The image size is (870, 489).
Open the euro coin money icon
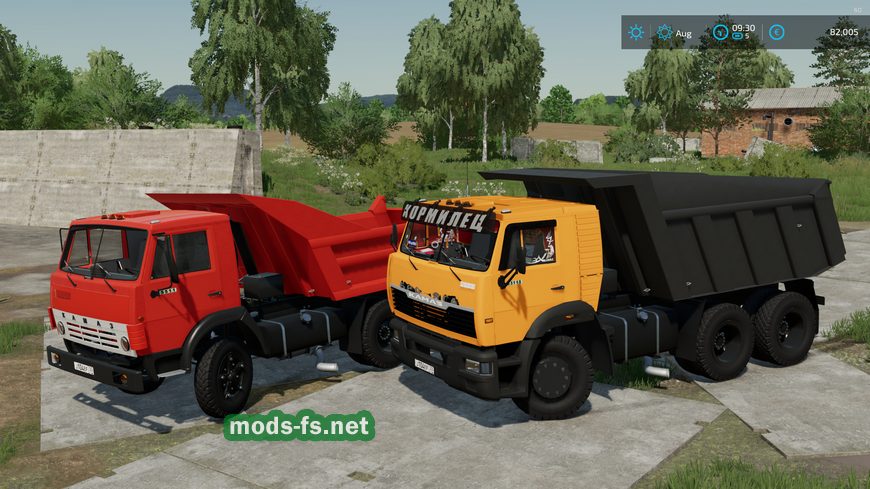coord(776,32)
